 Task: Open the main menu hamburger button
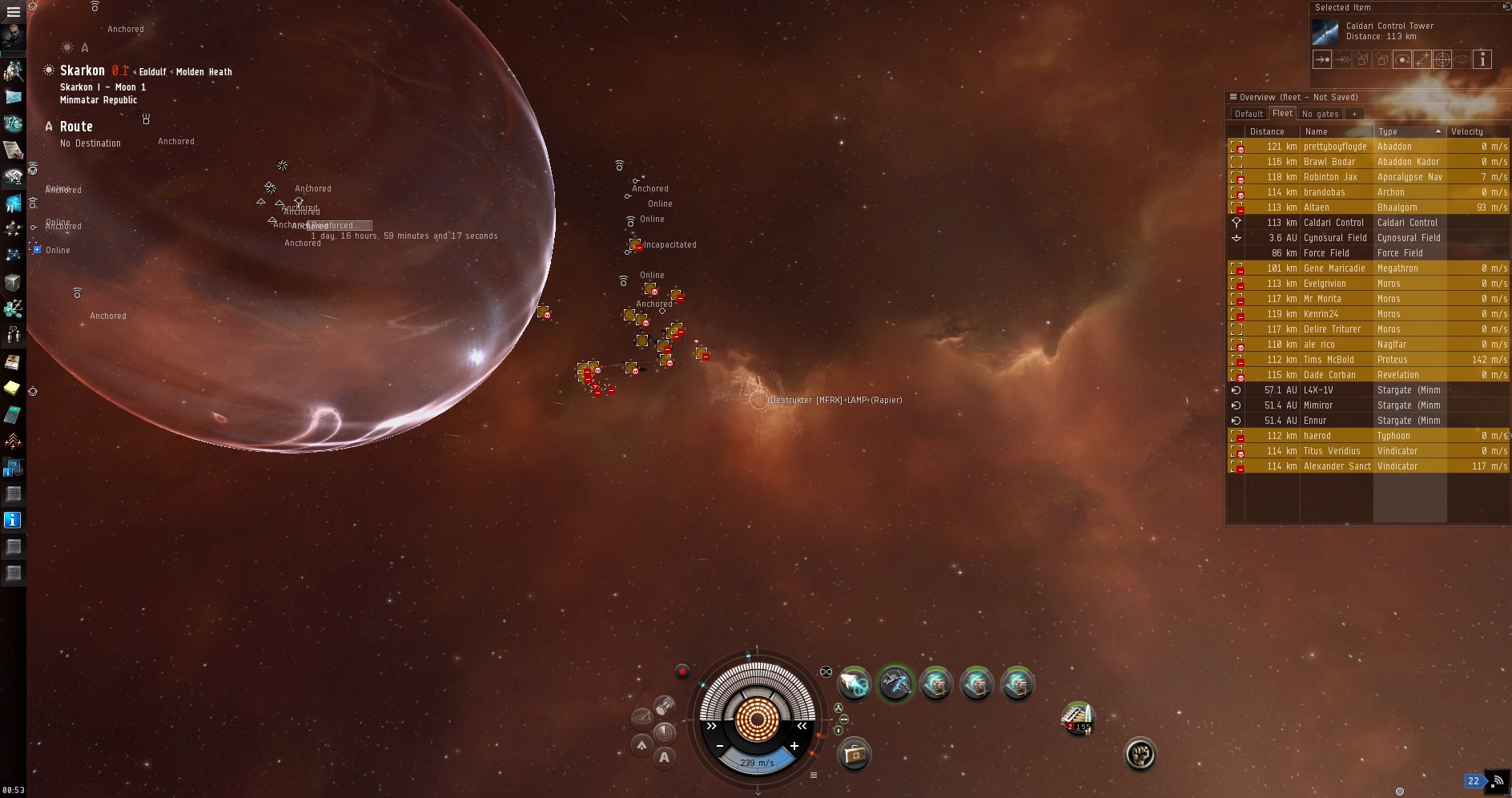coord(14,12)
